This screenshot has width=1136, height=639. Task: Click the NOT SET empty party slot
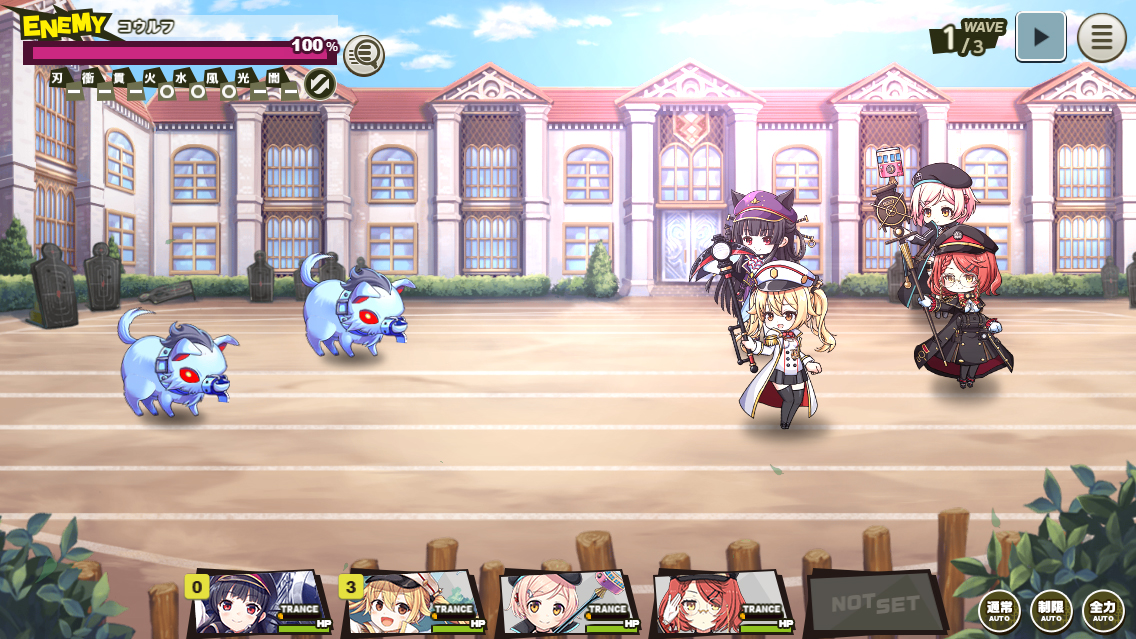click(x=874, y=602)
